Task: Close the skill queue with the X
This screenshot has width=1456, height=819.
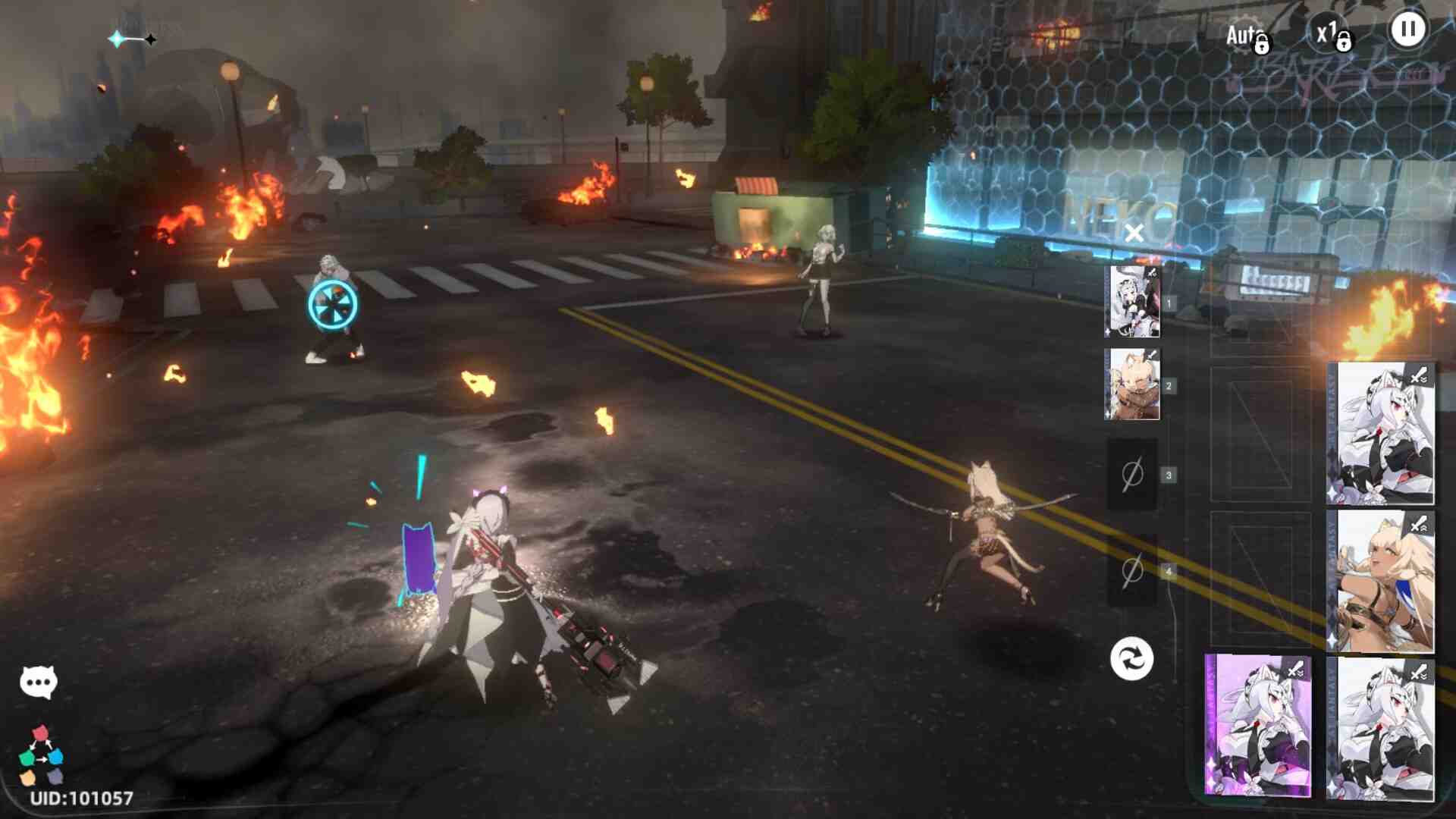Action: pos(1134,233)
